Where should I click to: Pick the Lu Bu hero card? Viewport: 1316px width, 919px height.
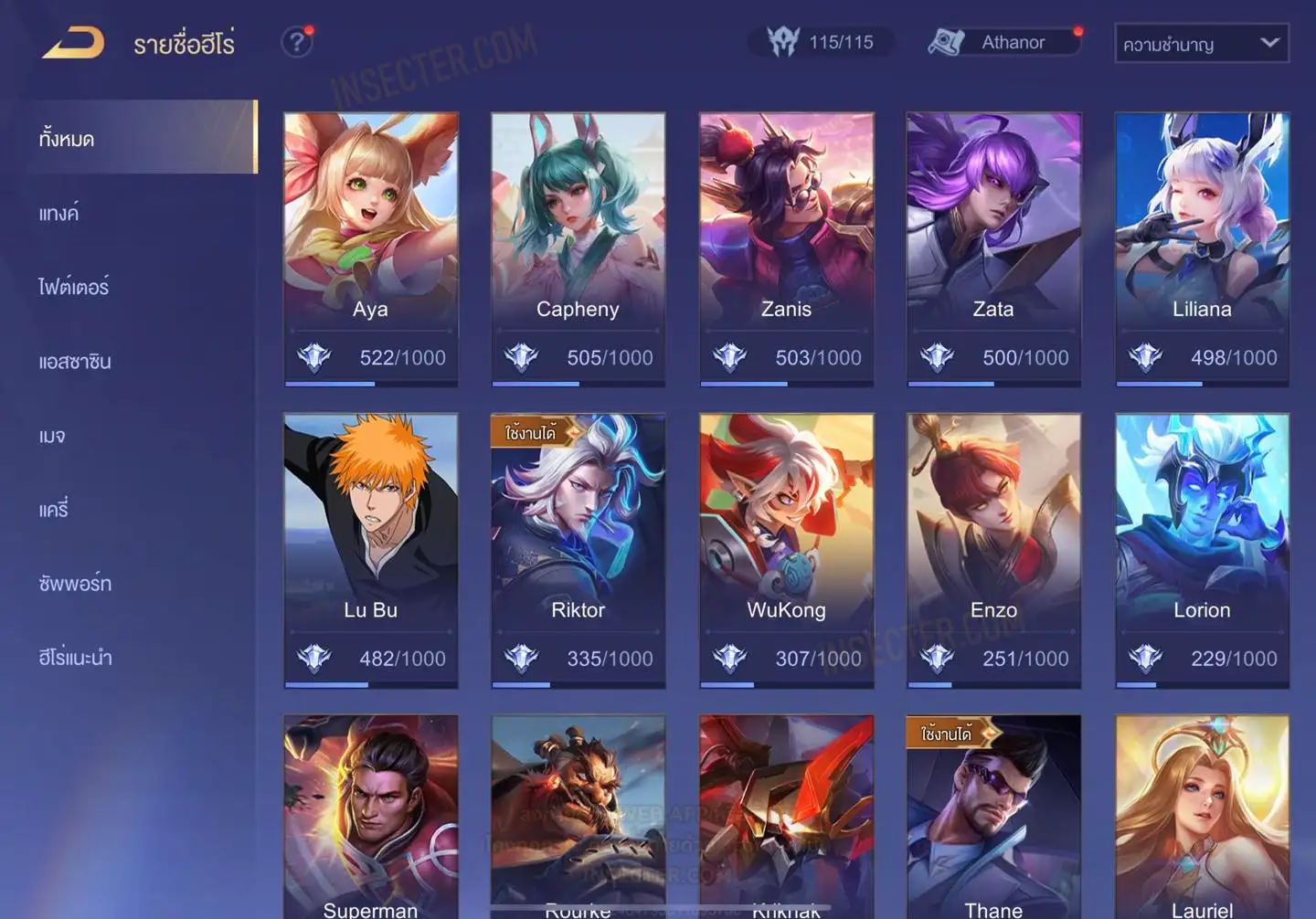click(x=370, y=550)
